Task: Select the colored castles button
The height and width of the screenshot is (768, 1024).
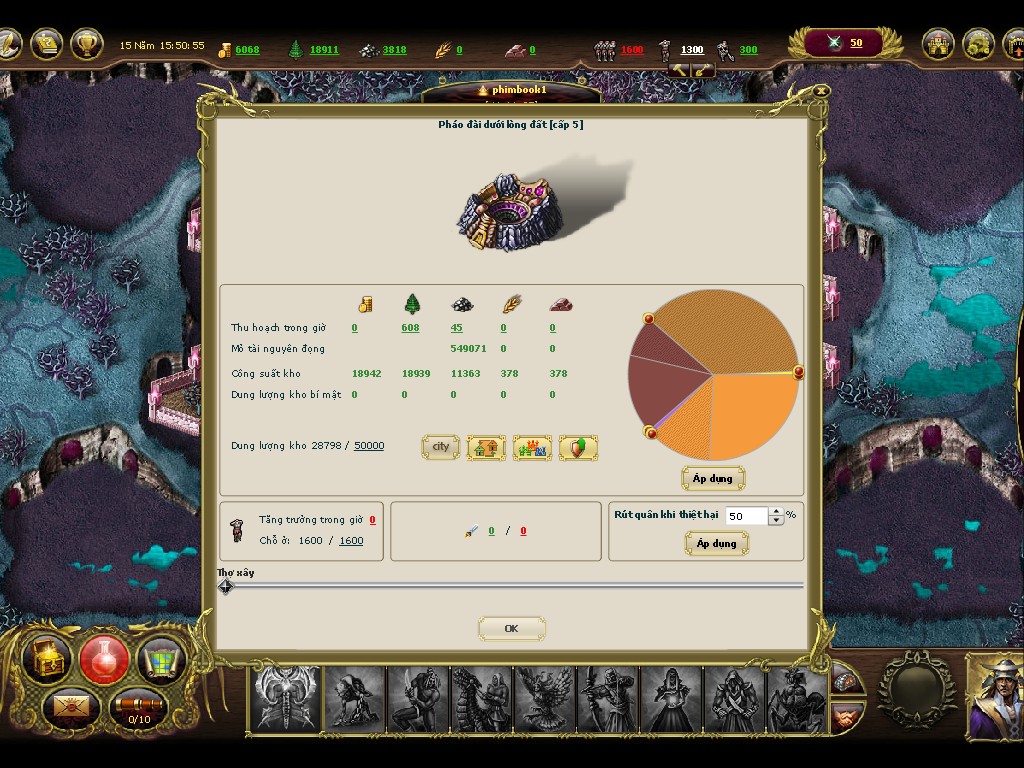Action: 532,448
